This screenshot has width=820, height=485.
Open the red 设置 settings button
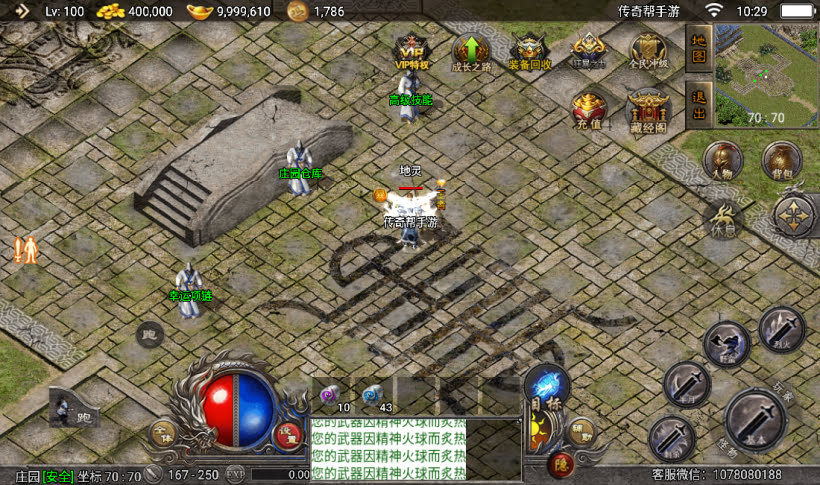point(288,434)
